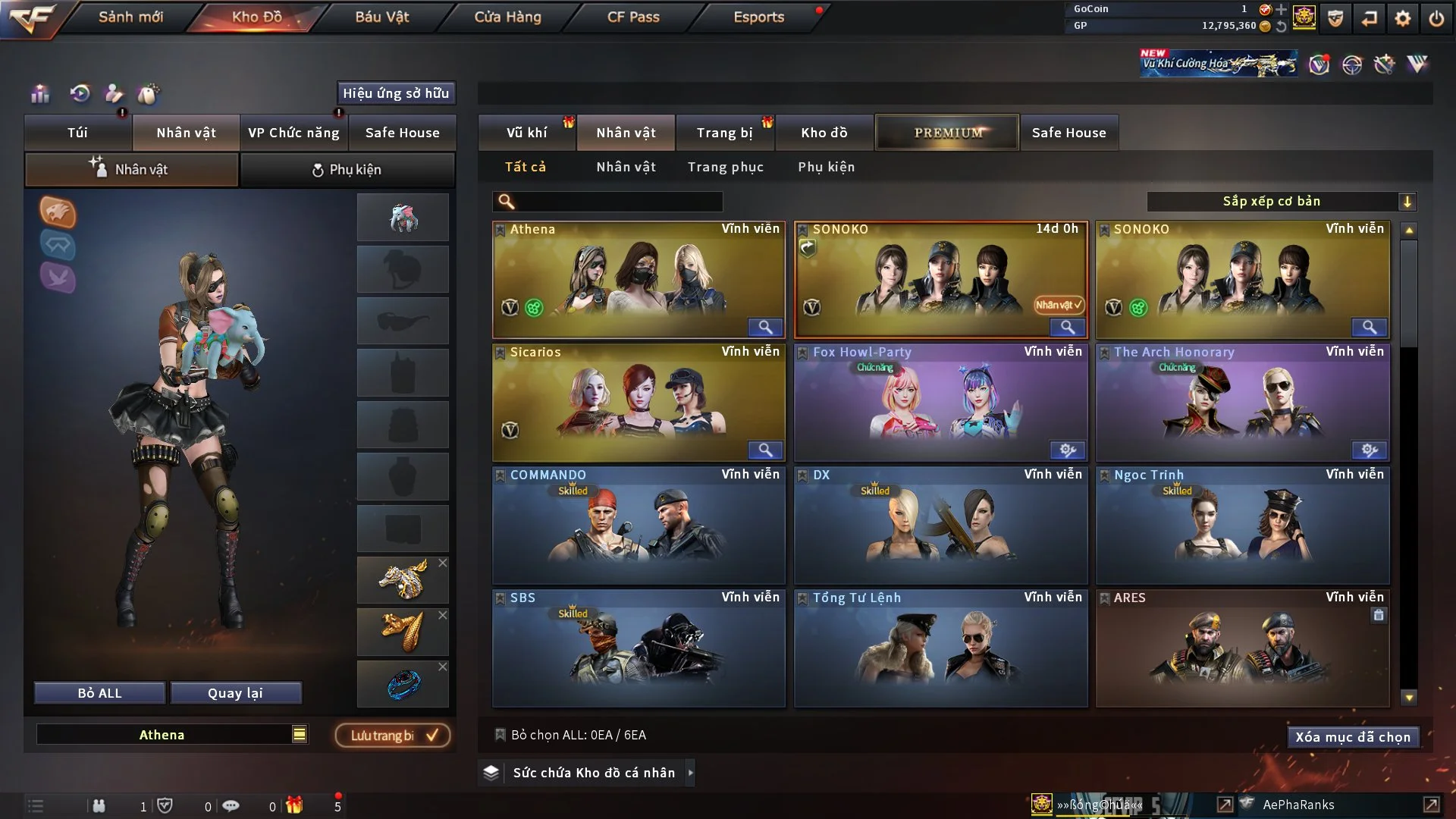Pick the Fox Howl-Party character card
Viewport: 1456px width, 819px height.
[940, 403]
